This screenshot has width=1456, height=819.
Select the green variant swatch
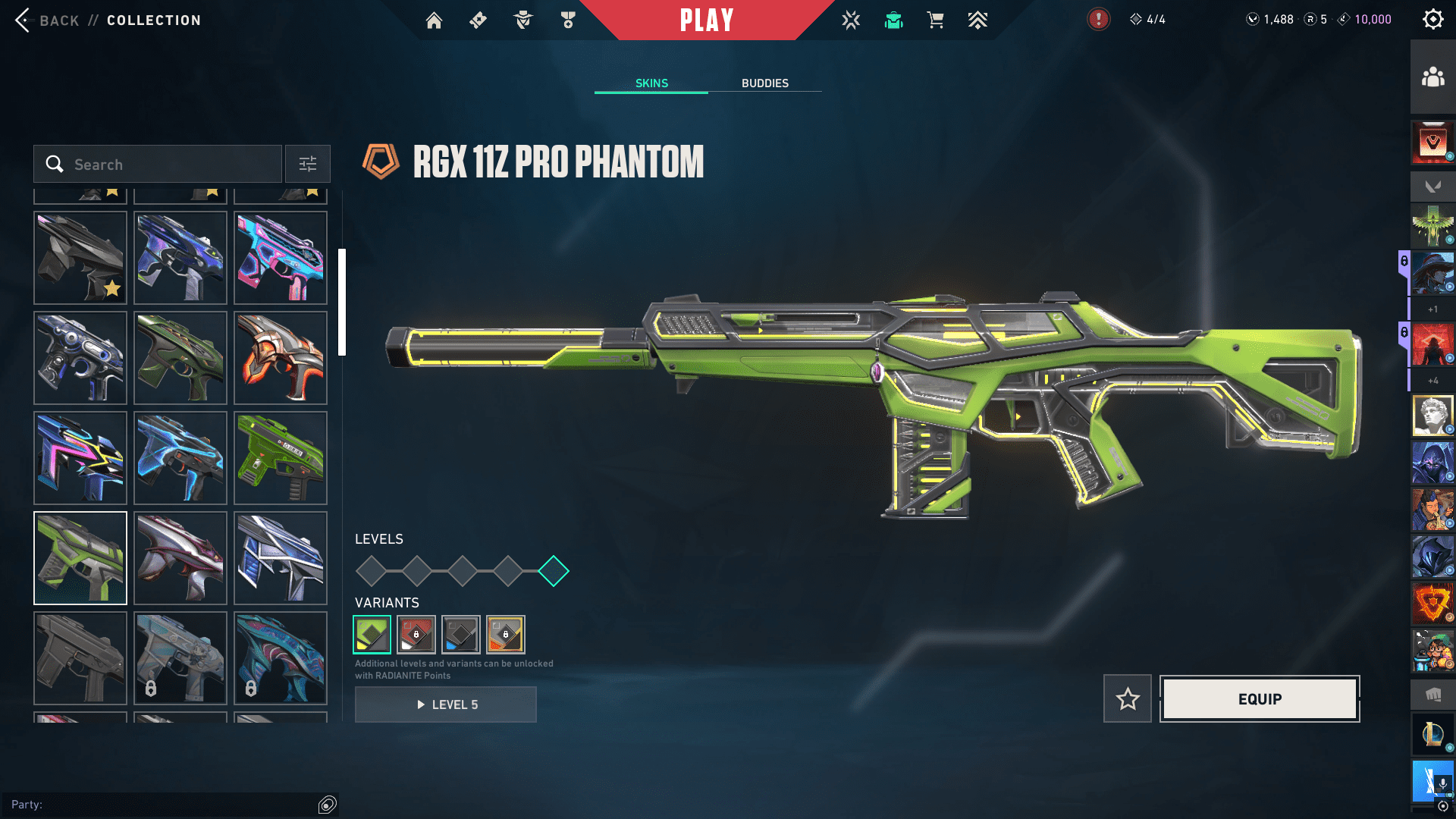[x=372, y=635]
